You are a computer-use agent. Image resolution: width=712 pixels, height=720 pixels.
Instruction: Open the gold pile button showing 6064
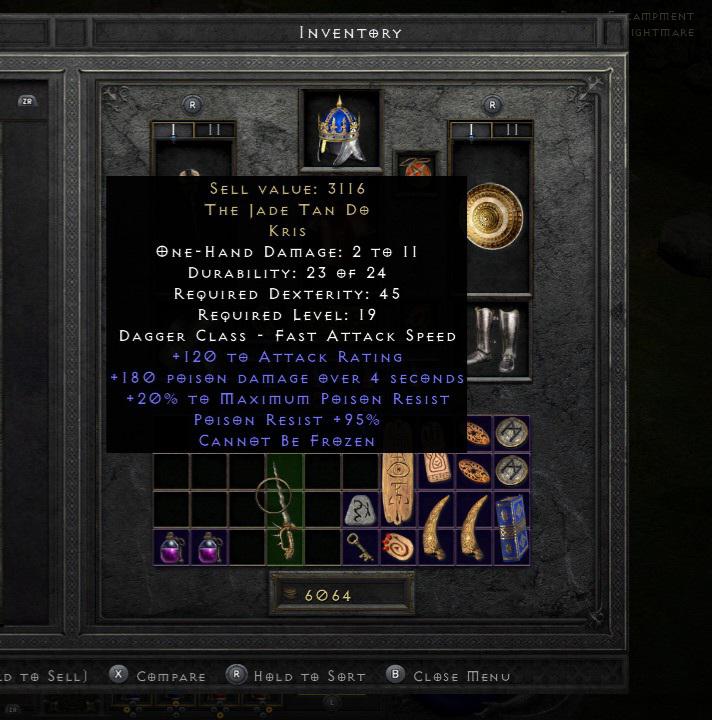click(341, 595)
